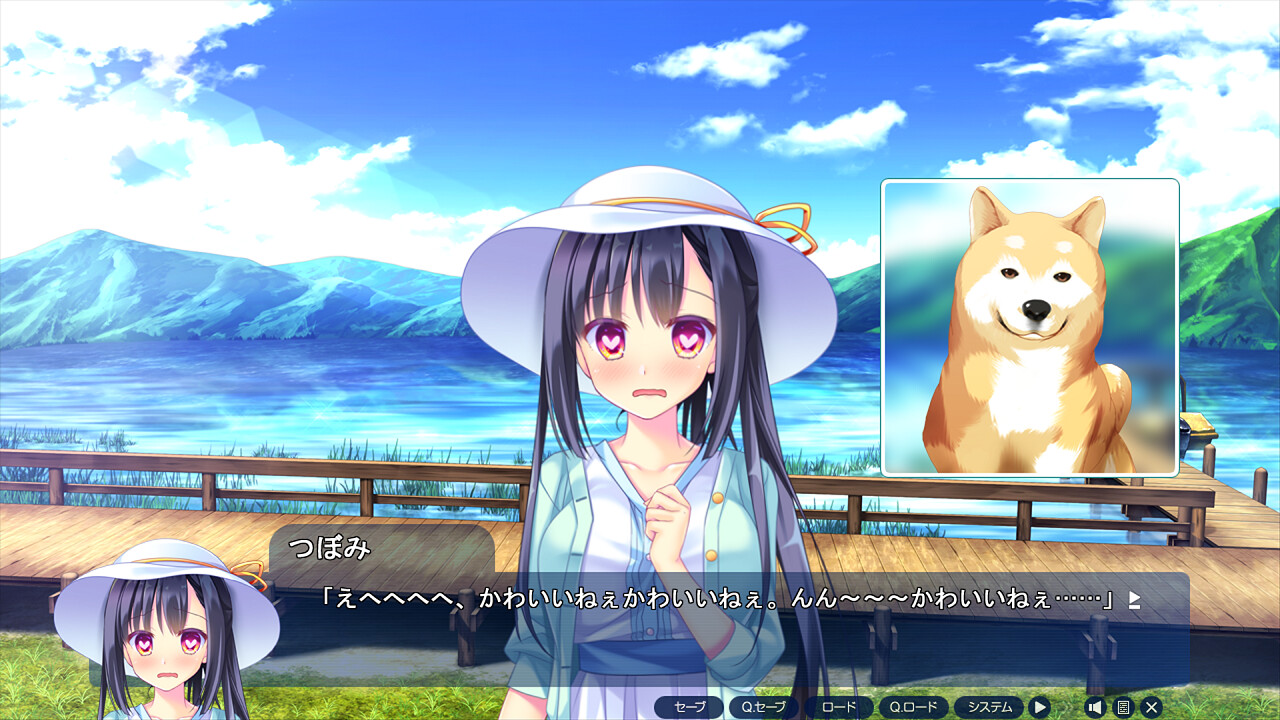This screenshot has height=720, width=1280.
Task: Start auto-play with the triangle play button
Action: pyautogui.click(x=1040, y=707)
